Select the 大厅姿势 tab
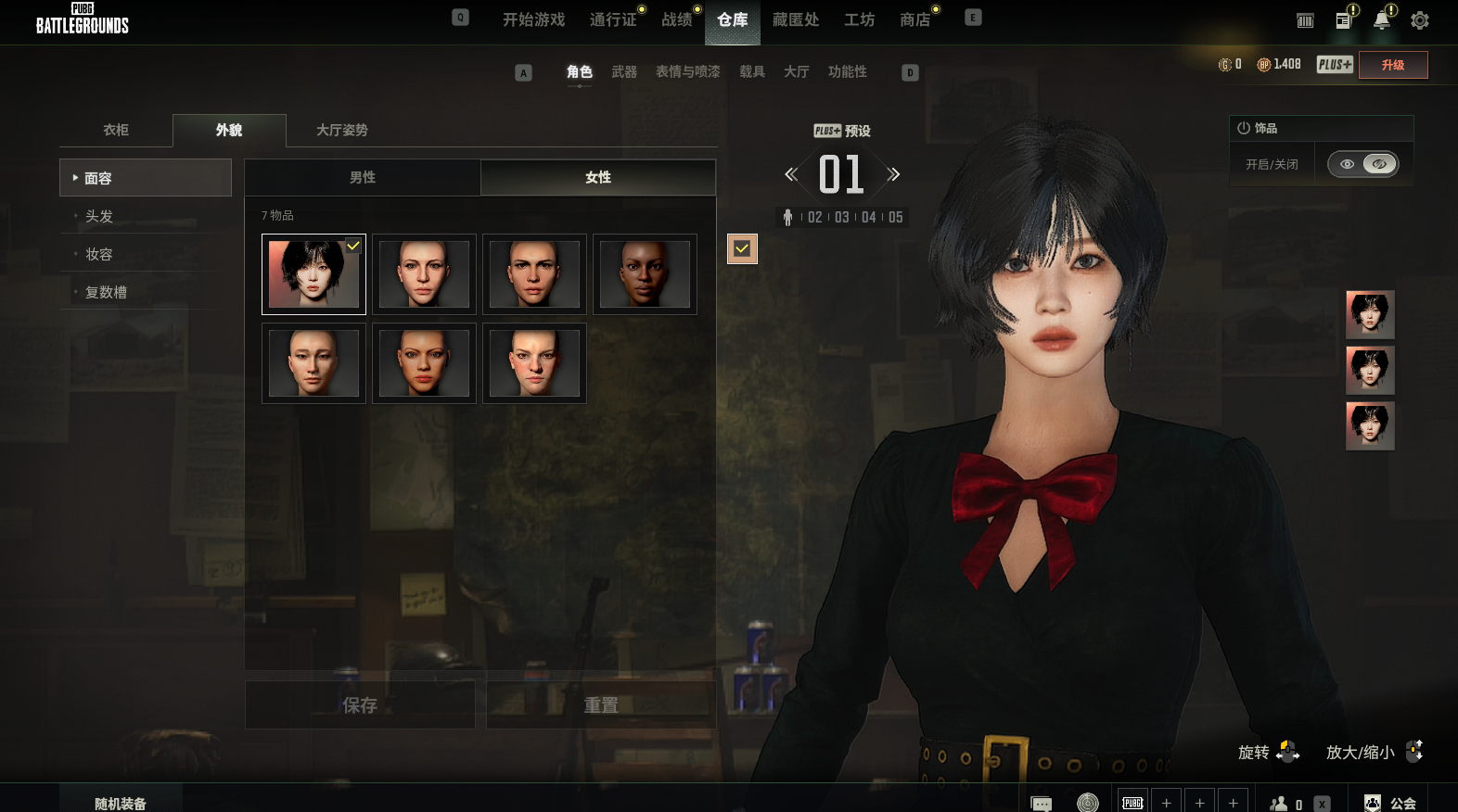This screenshot has width=1458, height=812. (341, 130)
